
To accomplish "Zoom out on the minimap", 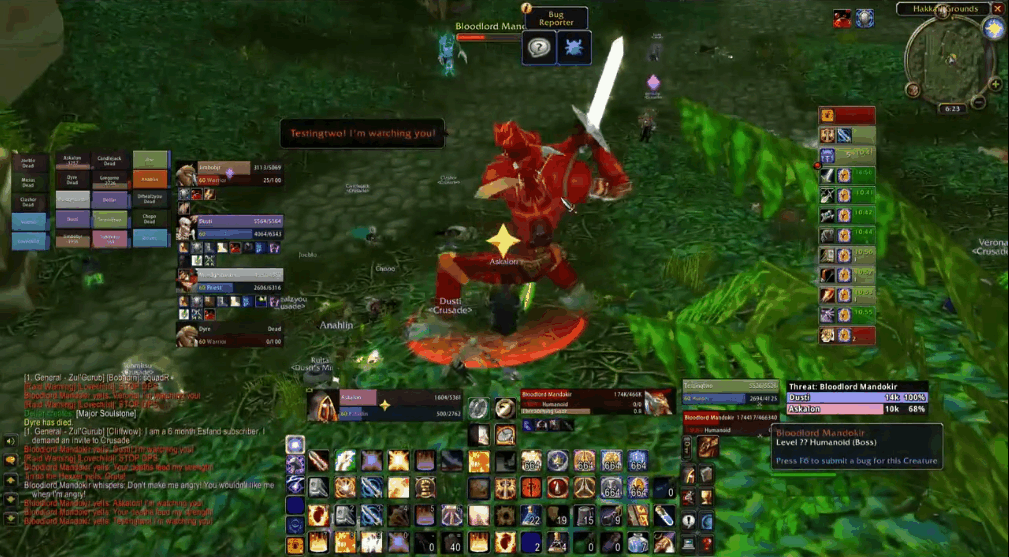I will 980,101.
